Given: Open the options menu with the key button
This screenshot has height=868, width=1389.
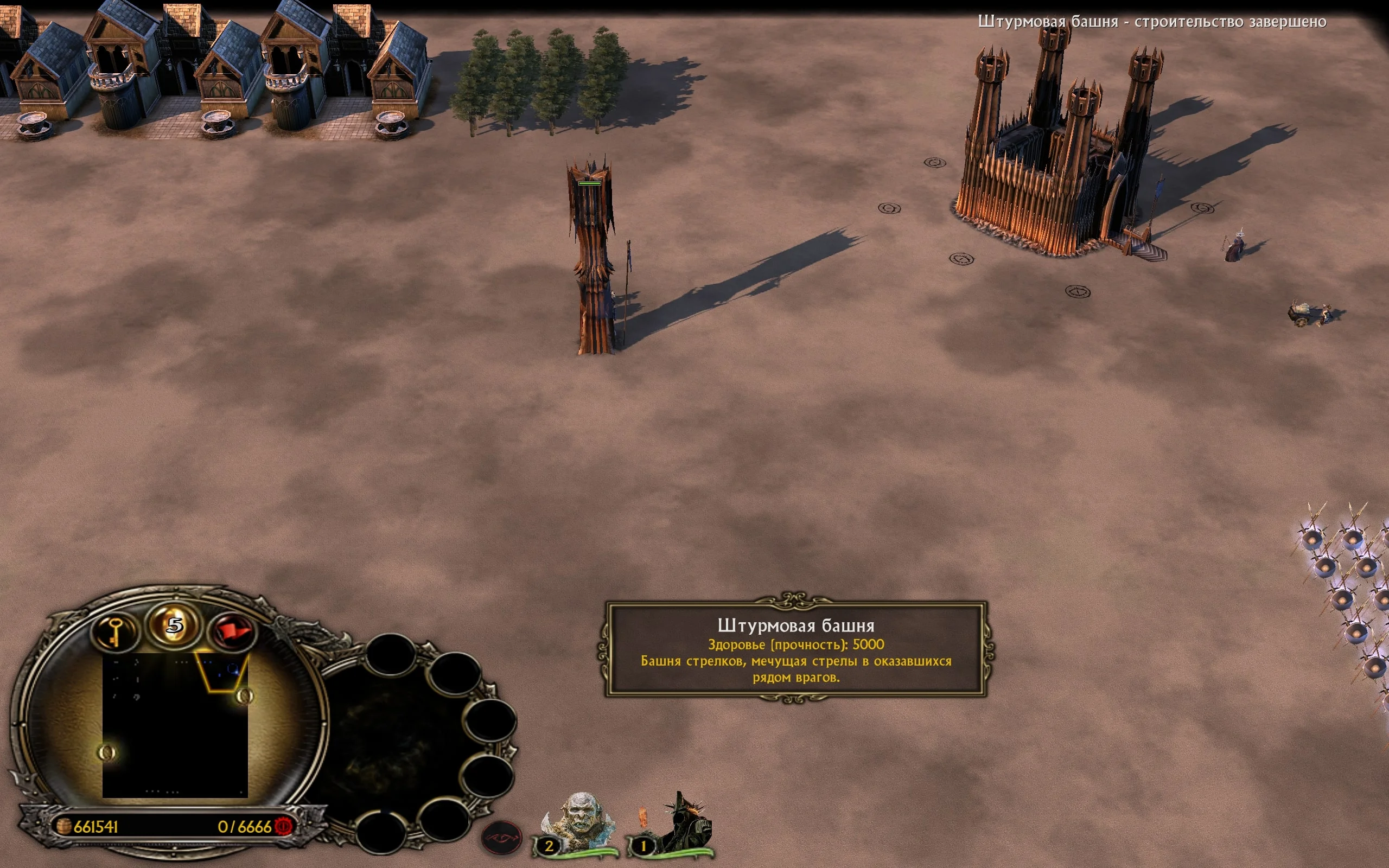Looking at the screenshot, I should (116, 630).
